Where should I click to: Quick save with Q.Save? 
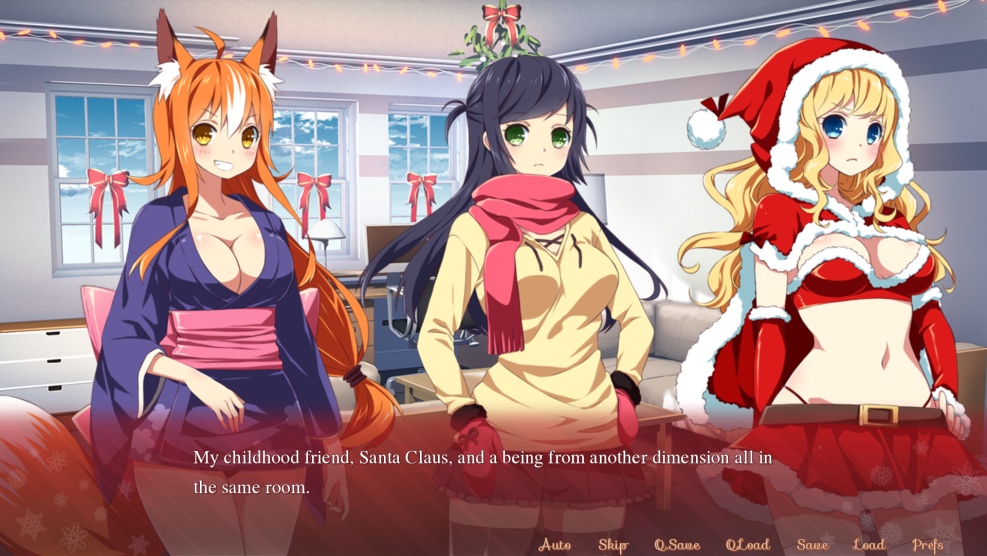pos(677,545)
